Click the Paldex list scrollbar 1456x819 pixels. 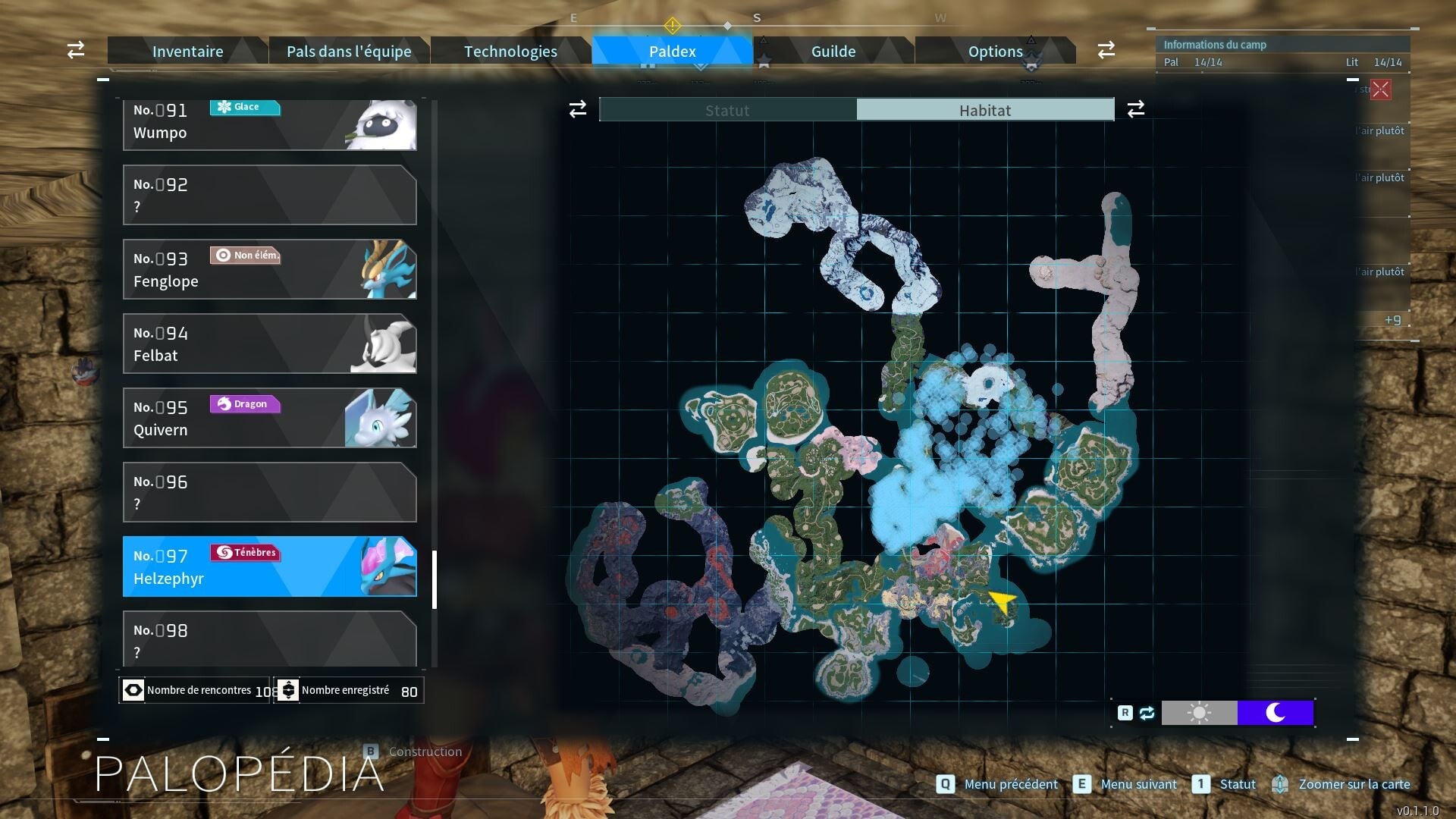coord(435,580)
